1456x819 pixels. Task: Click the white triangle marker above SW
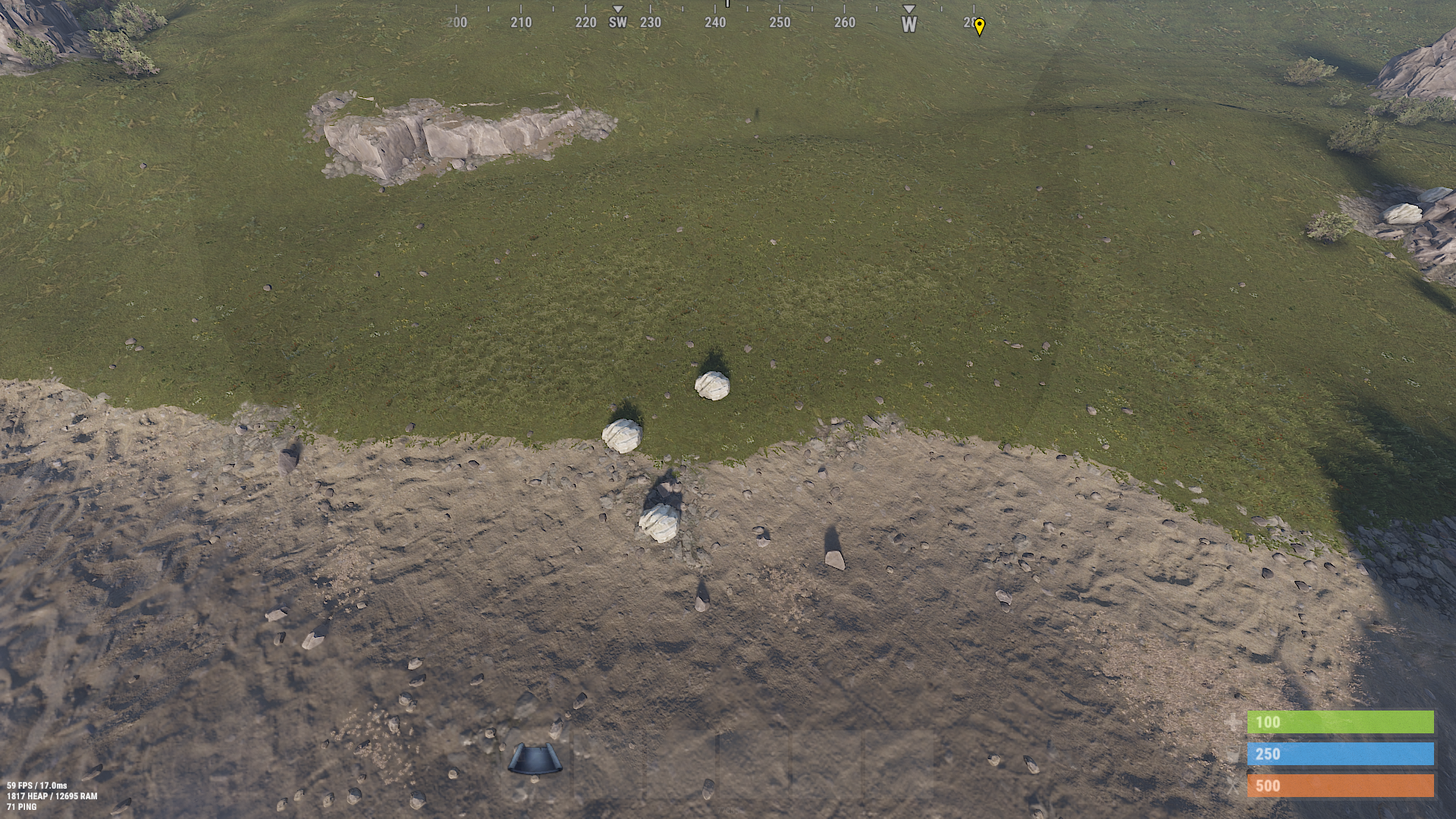pos(620,10)
